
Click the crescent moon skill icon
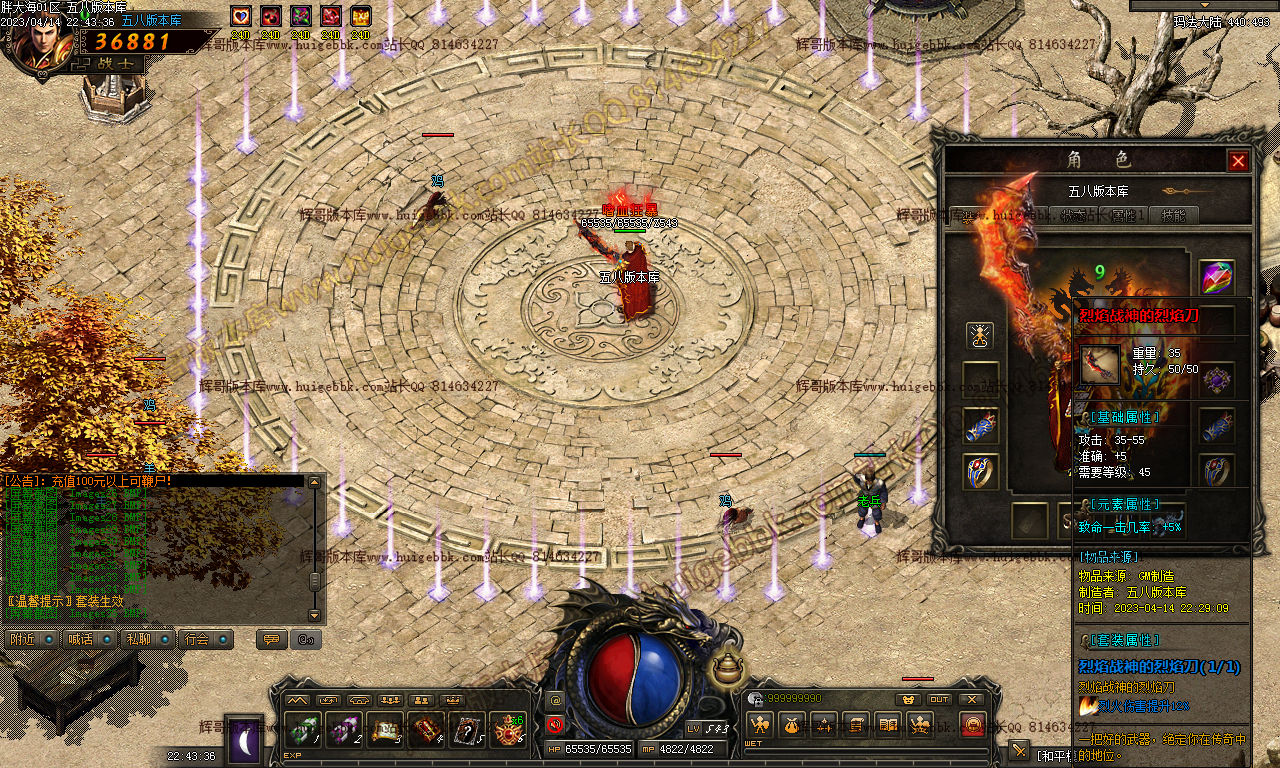(244, 741)
